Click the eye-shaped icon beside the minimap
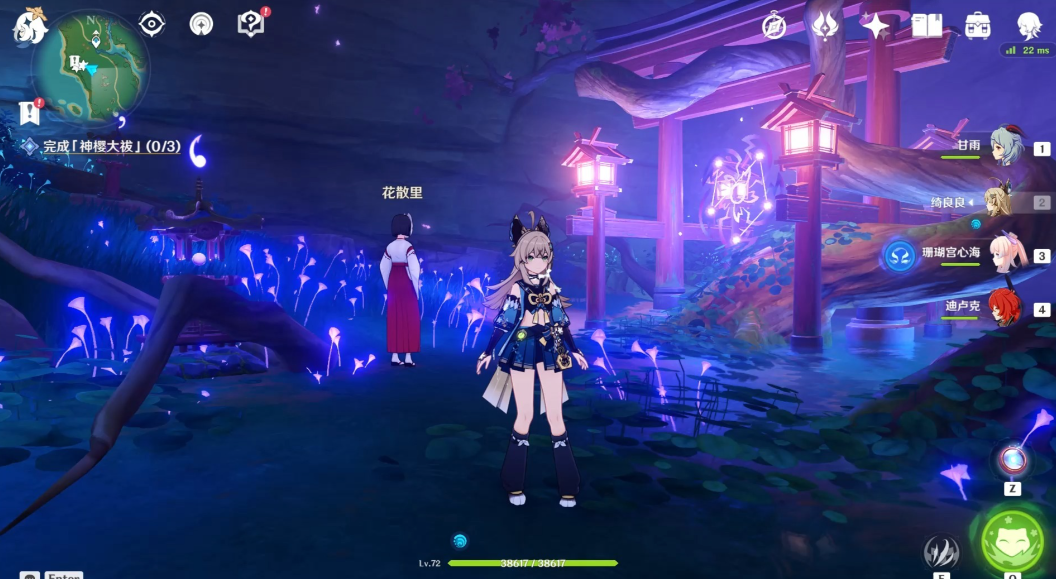 (x=152, y=24)
